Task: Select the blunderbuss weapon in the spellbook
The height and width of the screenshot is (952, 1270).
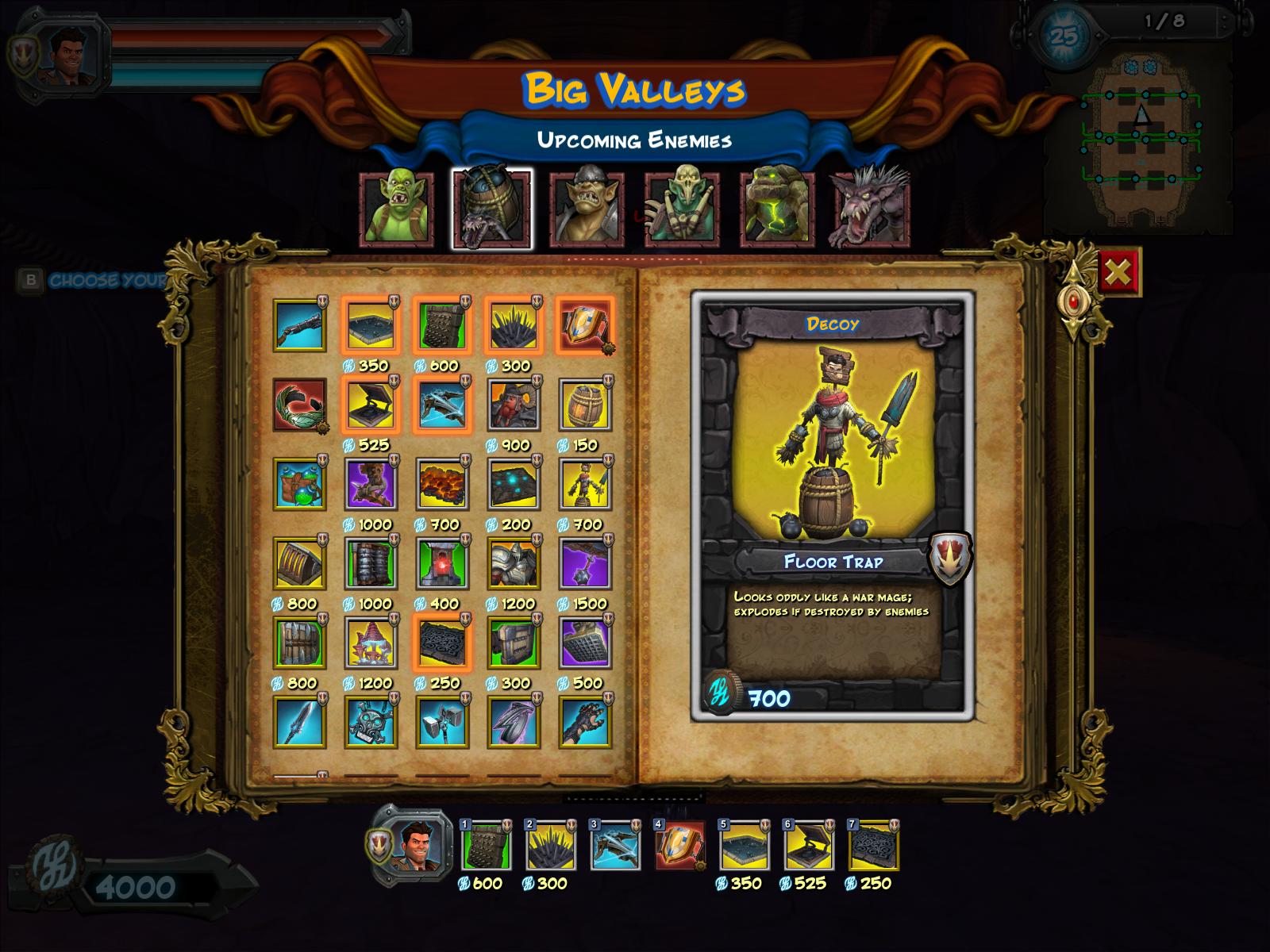Action: click(x=298, y=325)
